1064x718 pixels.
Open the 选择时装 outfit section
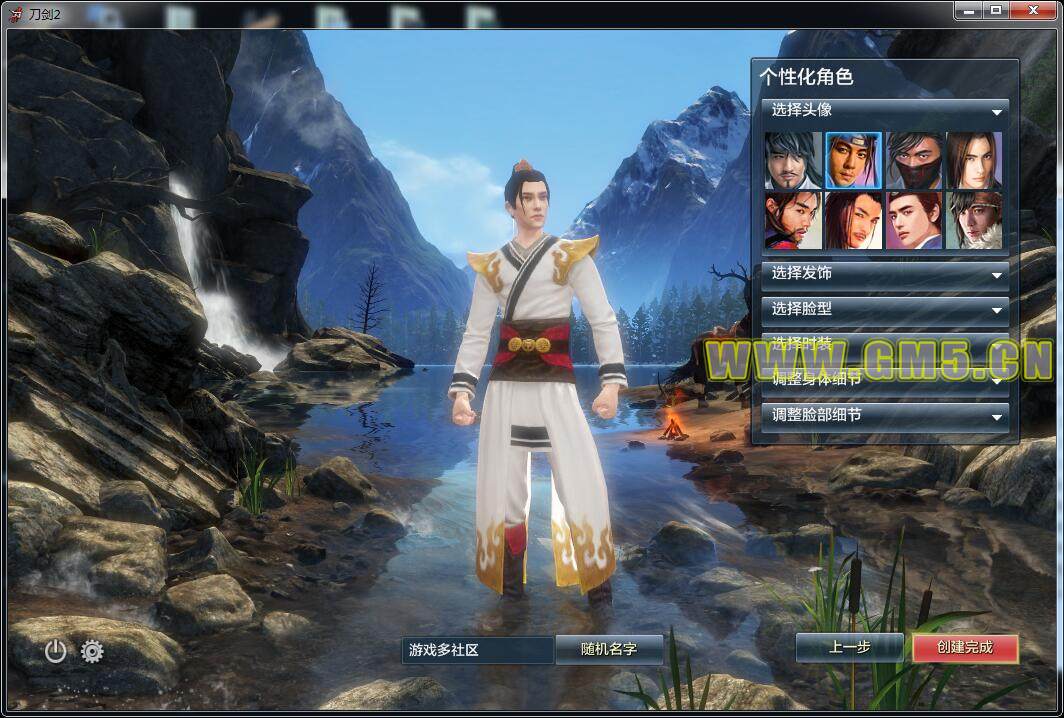[x=884, y=343]
